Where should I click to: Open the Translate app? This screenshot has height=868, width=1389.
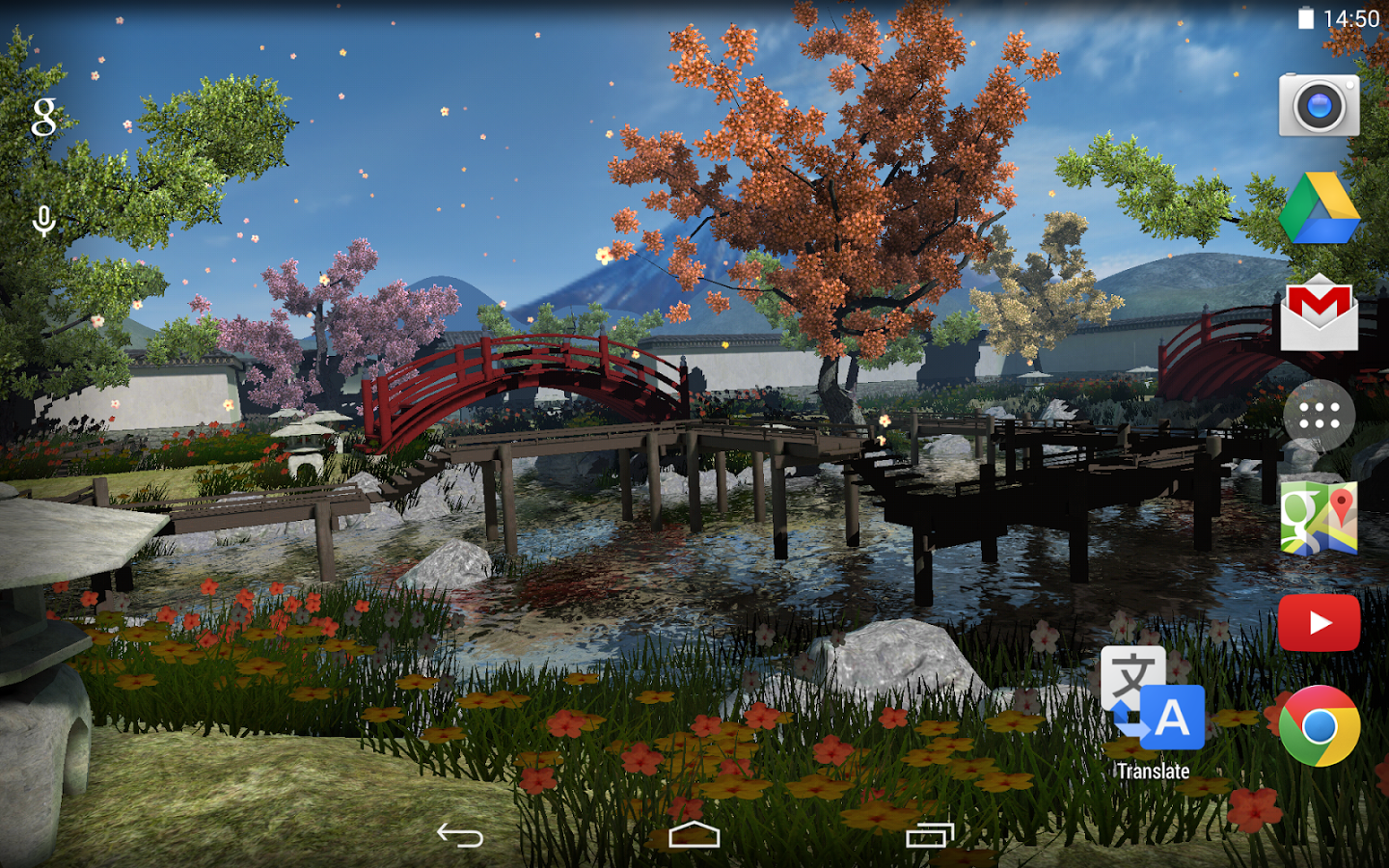1153,699
